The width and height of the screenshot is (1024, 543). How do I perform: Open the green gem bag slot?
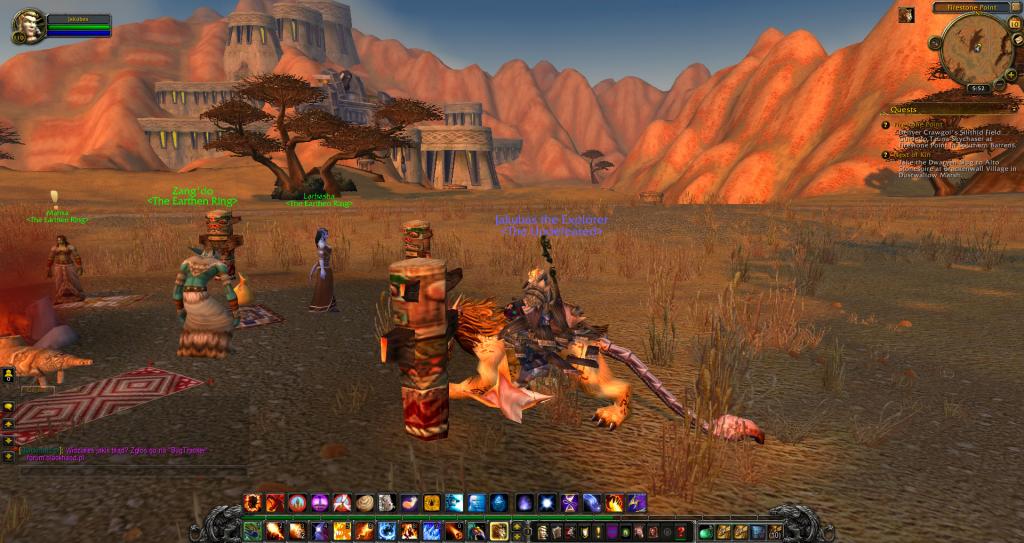pos(706,531)
